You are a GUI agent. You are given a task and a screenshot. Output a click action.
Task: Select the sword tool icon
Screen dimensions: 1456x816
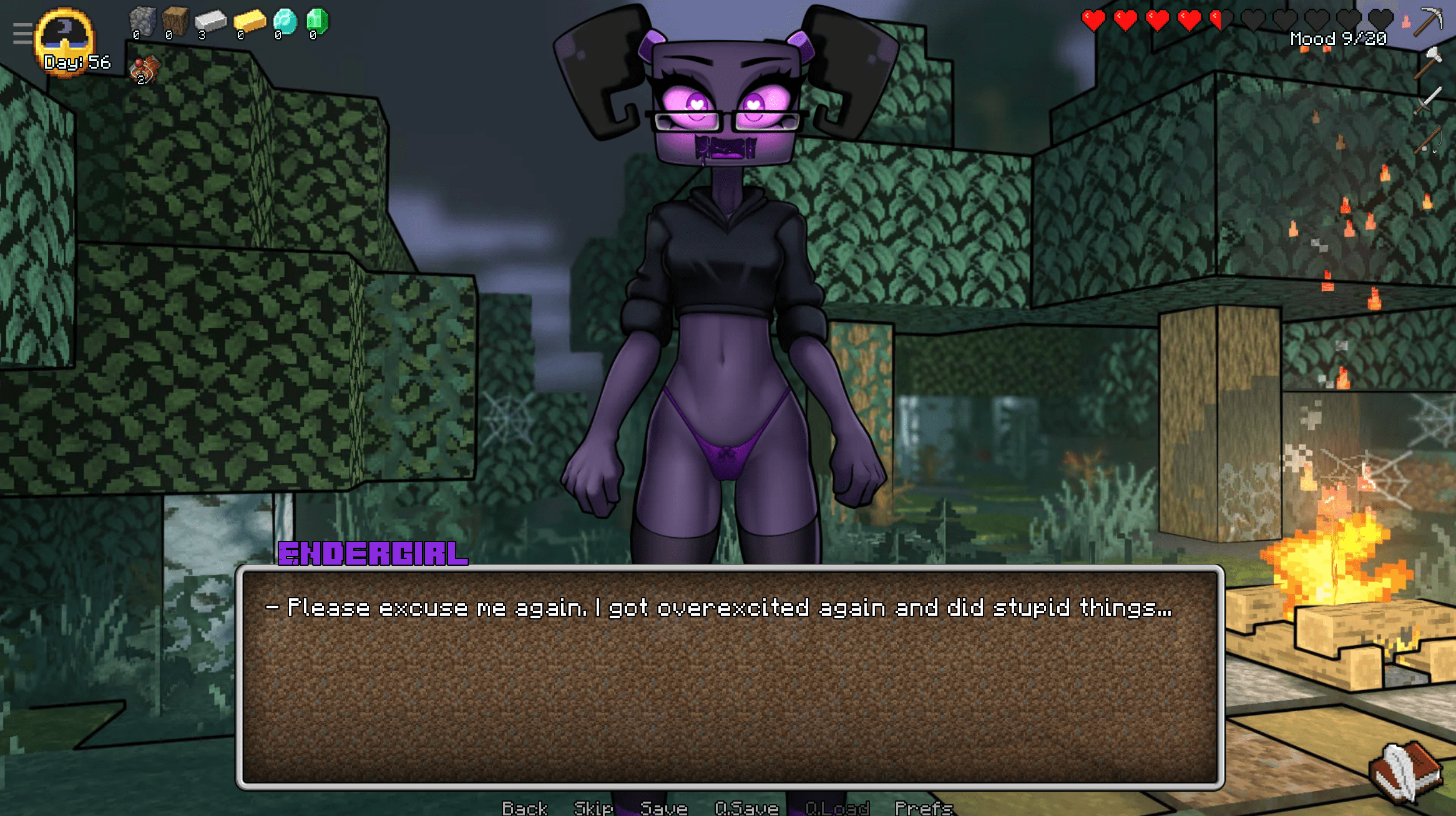(1428, 100)
